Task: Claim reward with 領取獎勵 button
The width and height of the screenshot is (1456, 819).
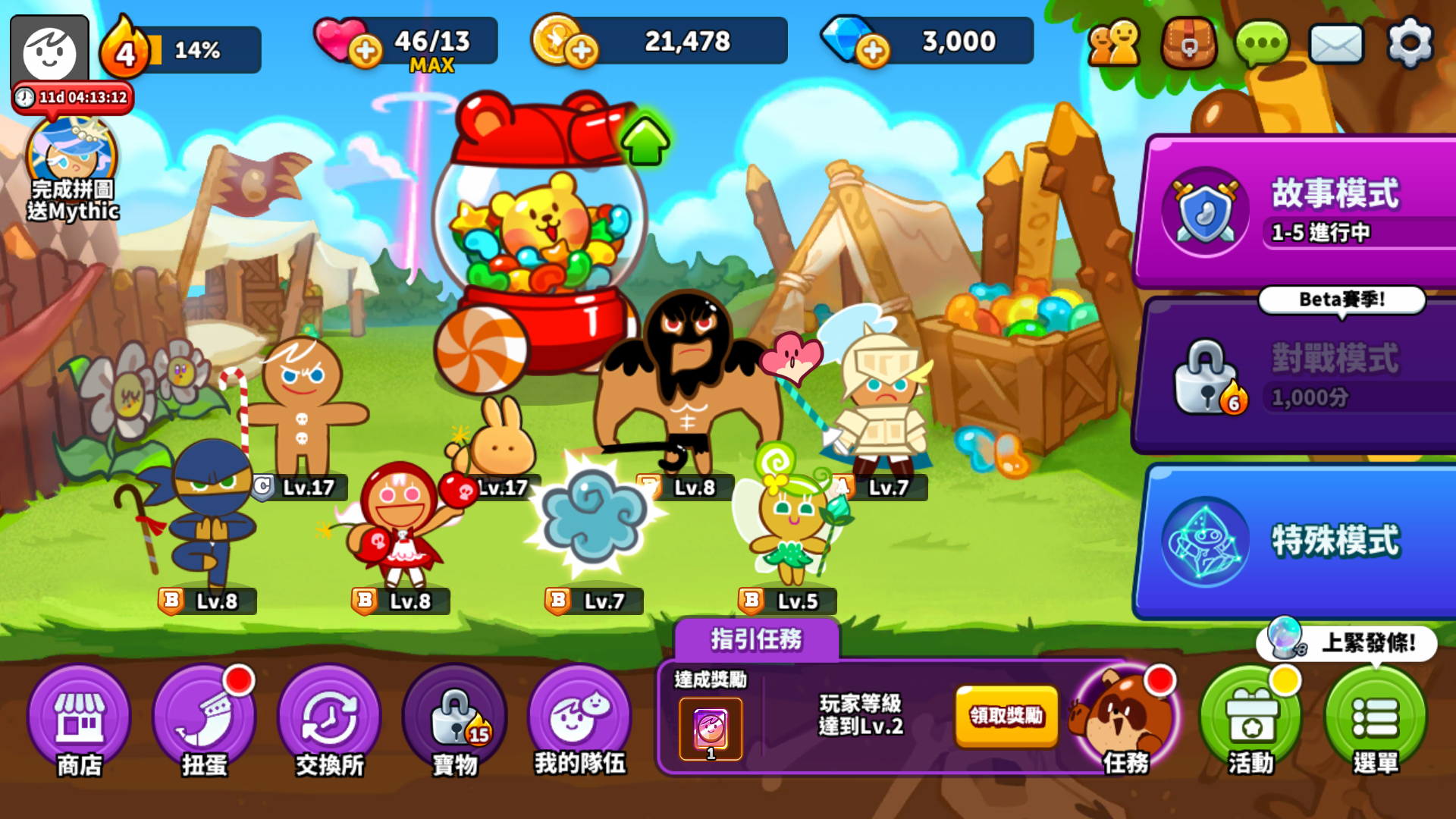Action: [x=1006, y=716]
